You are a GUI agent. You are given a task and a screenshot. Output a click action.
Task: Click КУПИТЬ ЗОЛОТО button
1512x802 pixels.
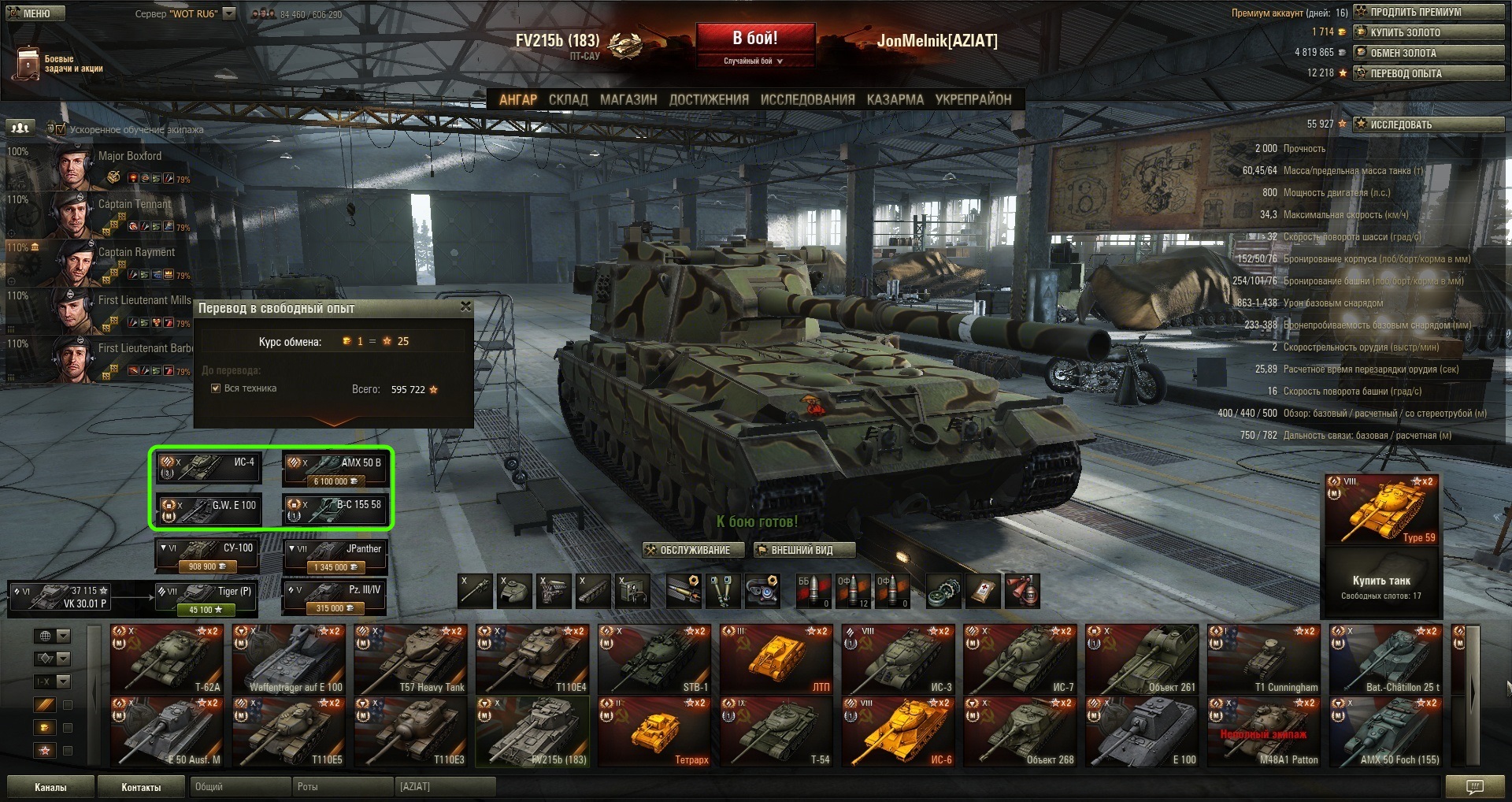[1428, 32]
